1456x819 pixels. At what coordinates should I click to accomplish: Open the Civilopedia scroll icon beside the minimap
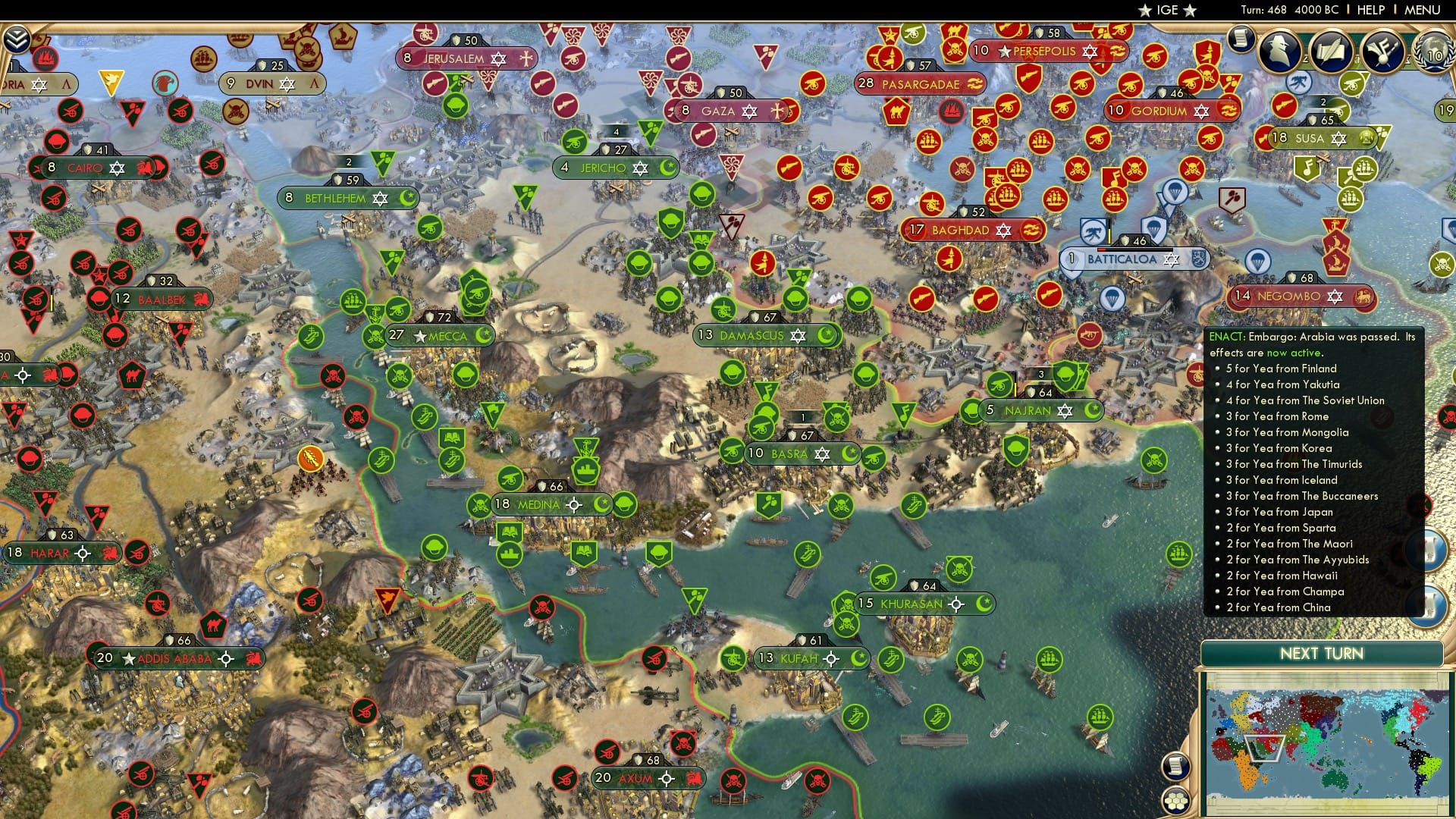1176,767
